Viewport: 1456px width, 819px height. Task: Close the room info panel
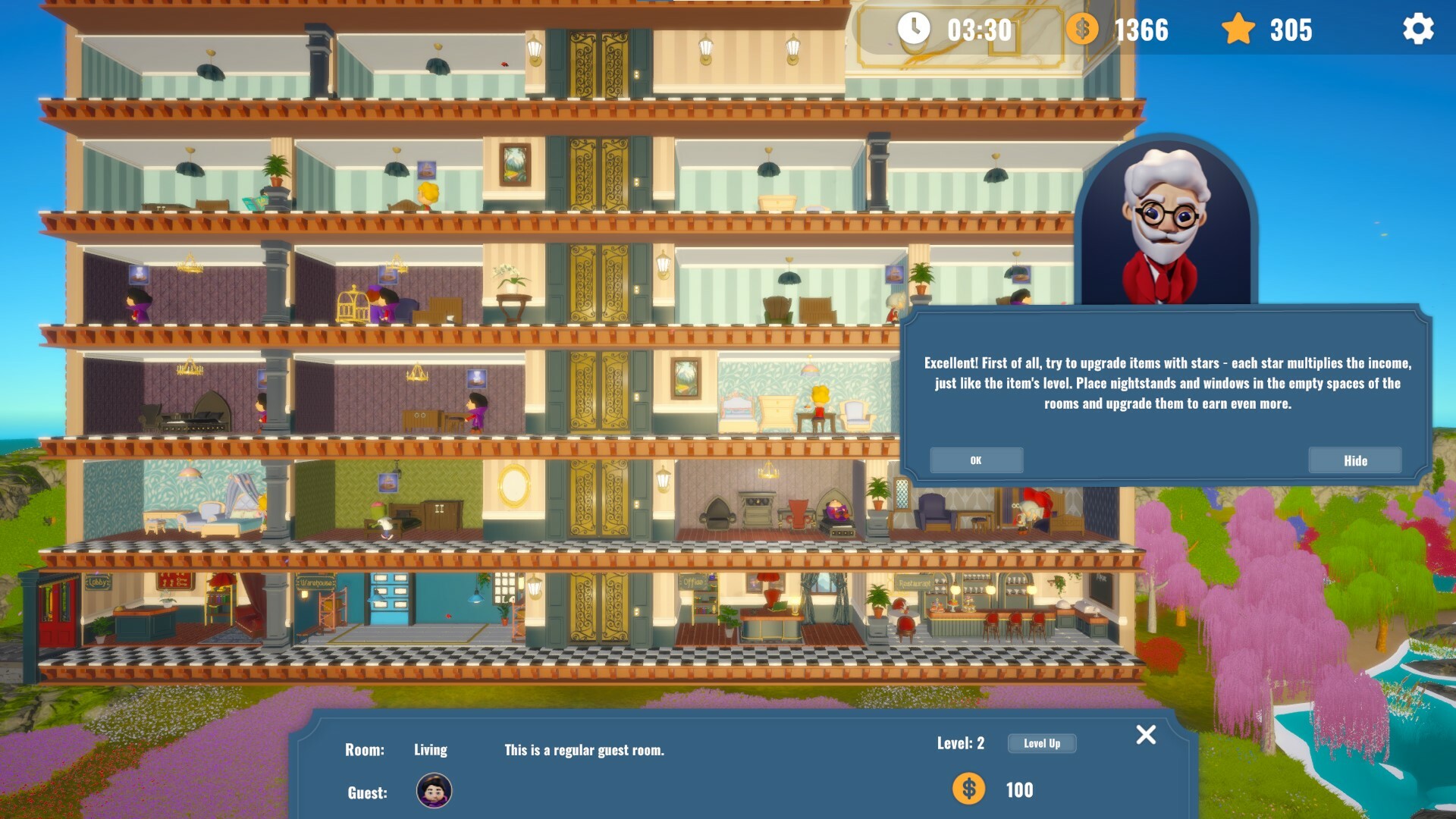point(1146,735)
